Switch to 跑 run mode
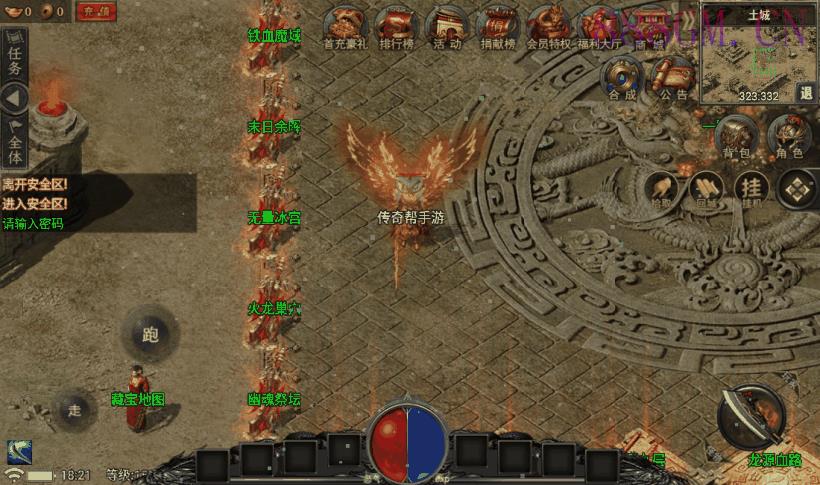Viewport: 820px width, 485px height. (151, 334)
